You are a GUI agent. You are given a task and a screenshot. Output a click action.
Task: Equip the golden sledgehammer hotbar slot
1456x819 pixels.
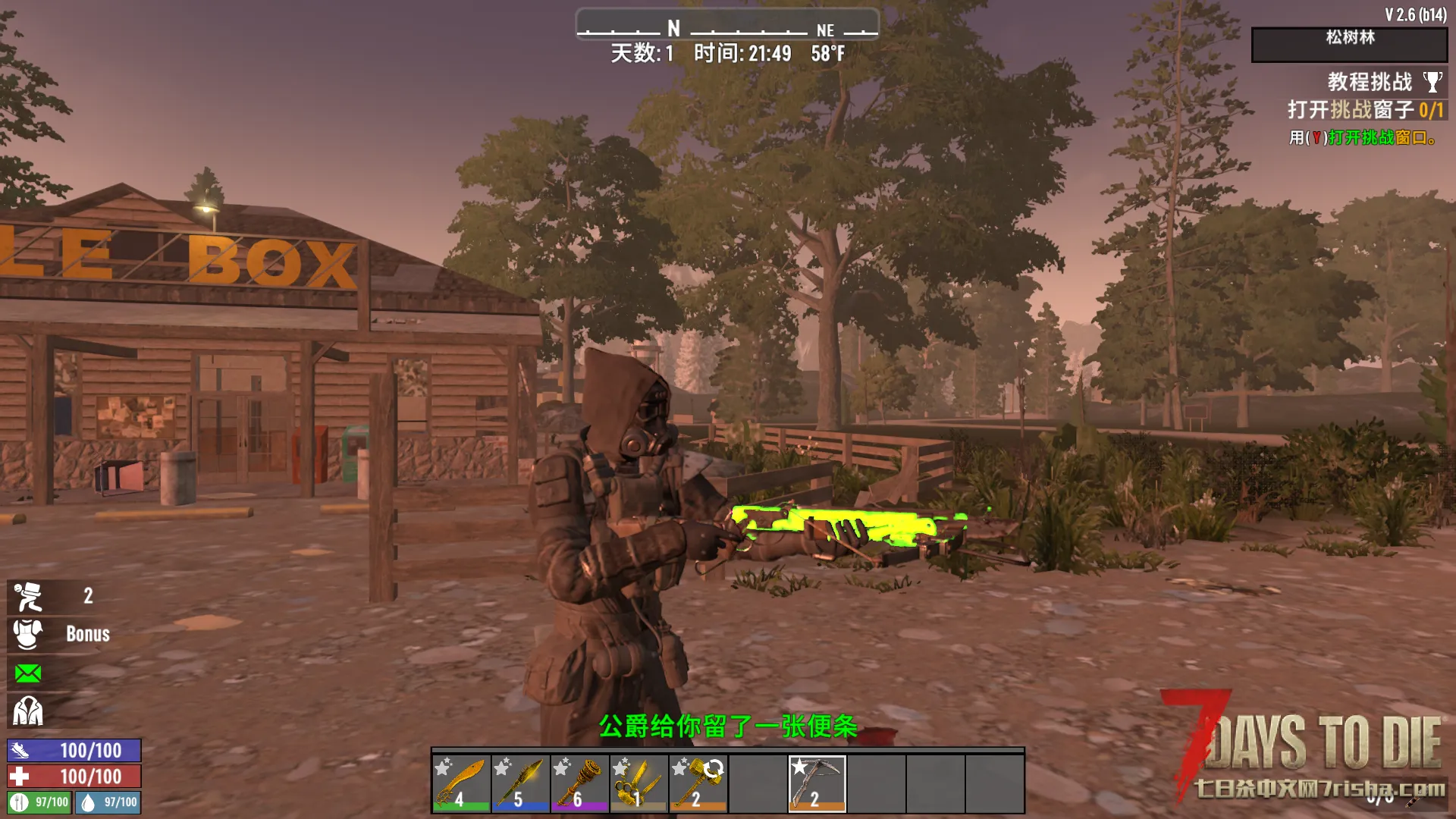pos(698,783)
